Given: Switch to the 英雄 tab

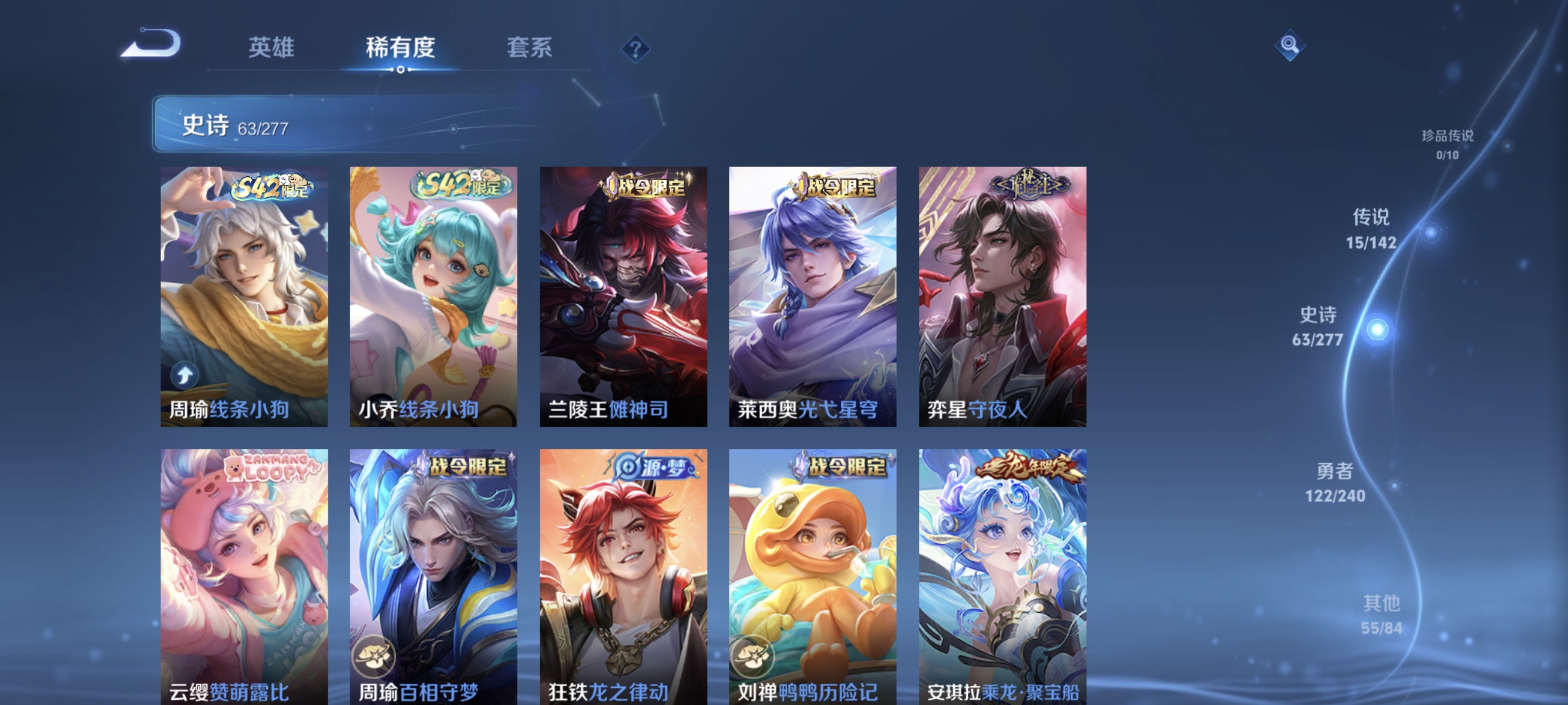Looking at the screenshot, I should tap(270, 48).
